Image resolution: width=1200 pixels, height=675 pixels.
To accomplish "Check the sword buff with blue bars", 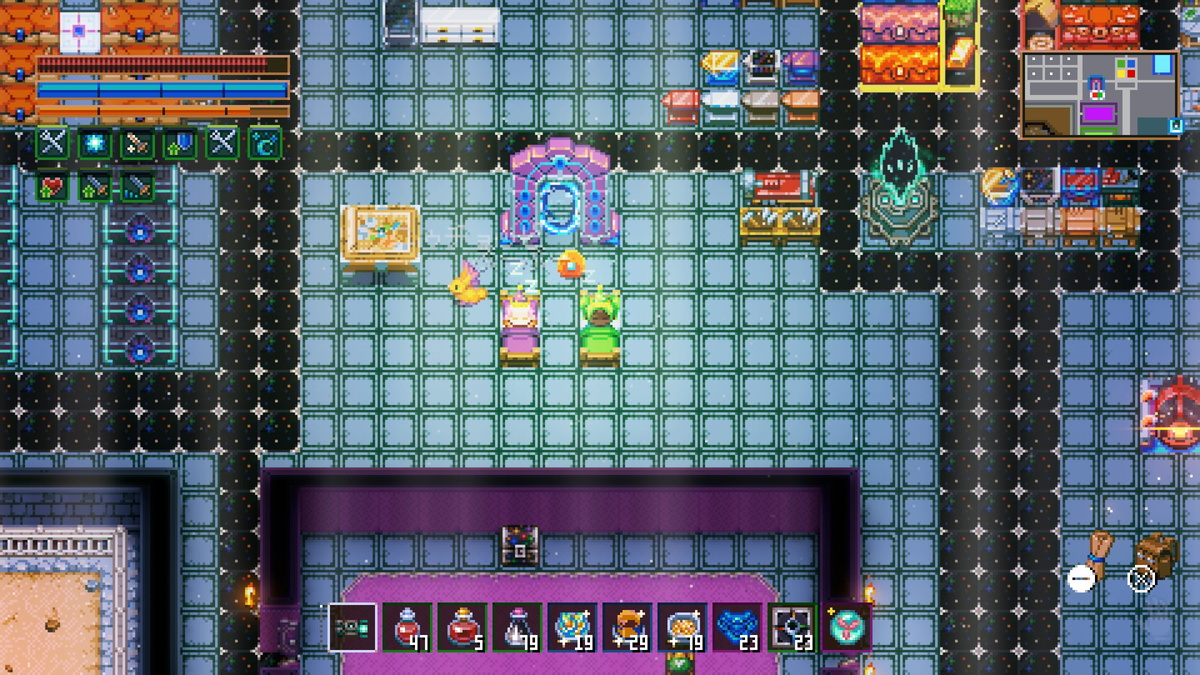I will (137, 186).
